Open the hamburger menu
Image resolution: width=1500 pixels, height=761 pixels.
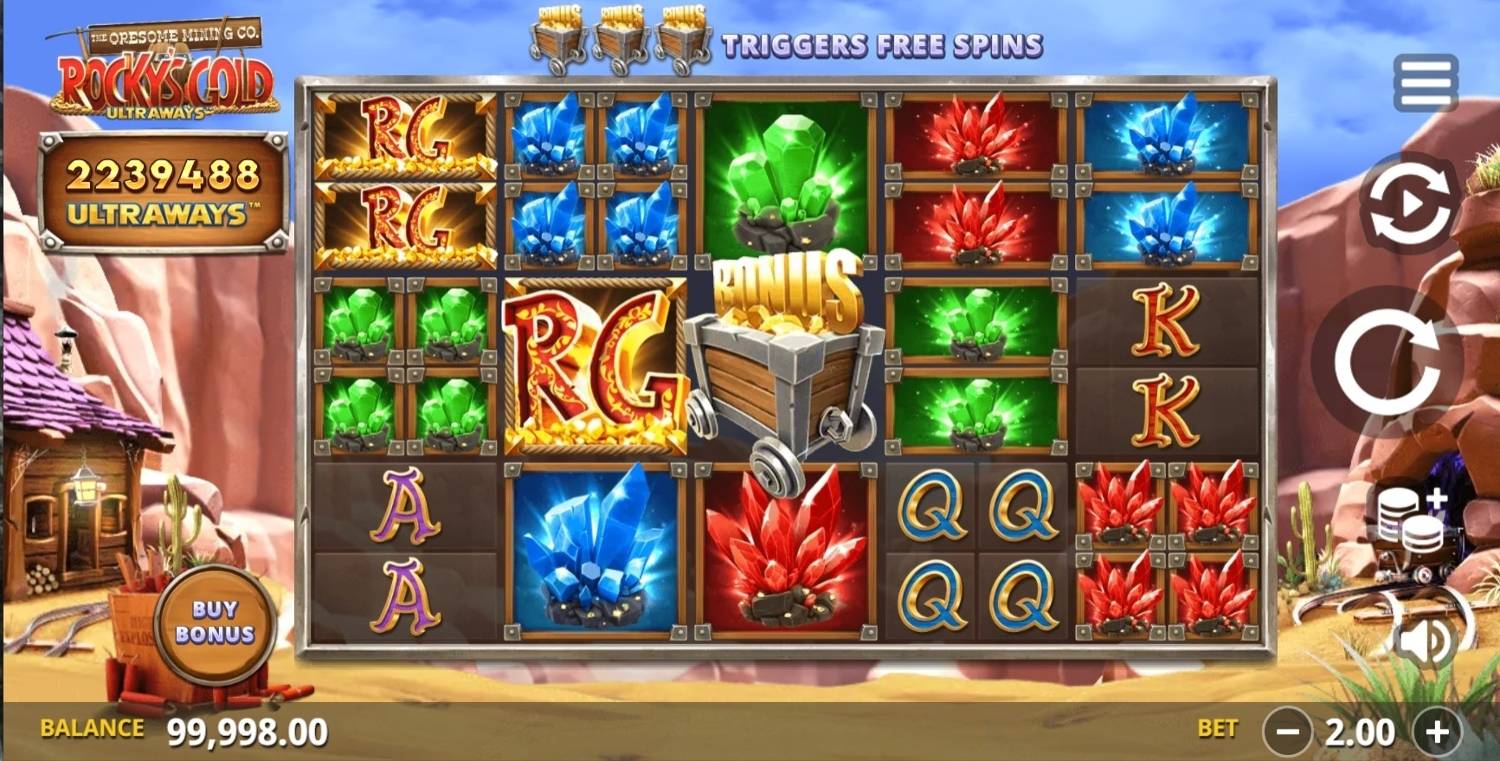coord(1425,83)
